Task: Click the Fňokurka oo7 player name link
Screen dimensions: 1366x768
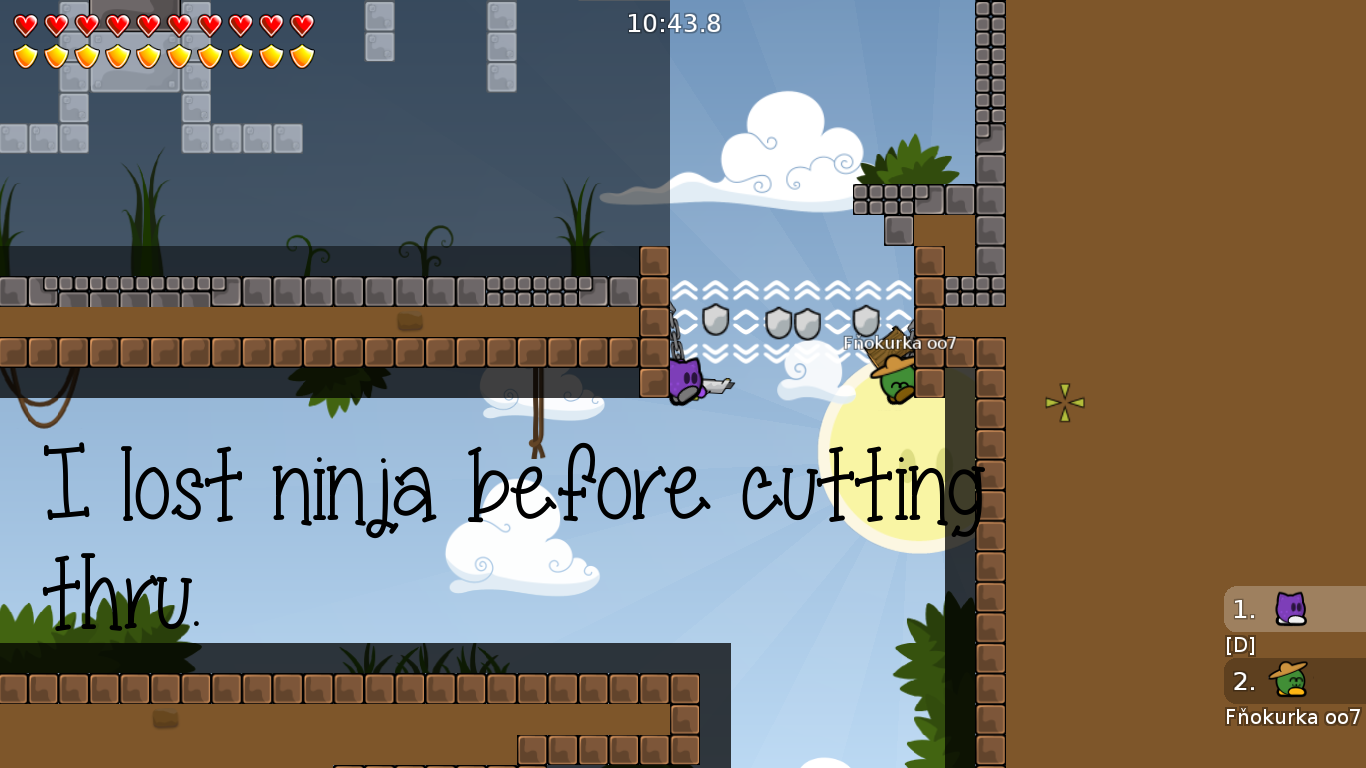Action: pos(1291,717)
